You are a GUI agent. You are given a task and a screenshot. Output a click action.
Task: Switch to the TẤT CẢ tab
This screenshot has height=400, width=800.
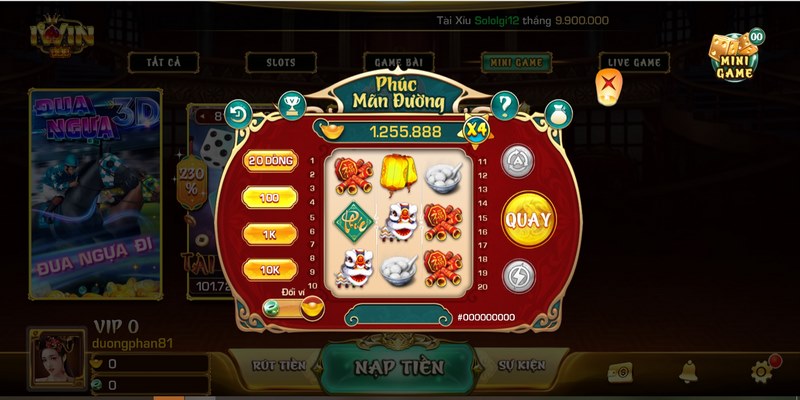coord(161,62)
